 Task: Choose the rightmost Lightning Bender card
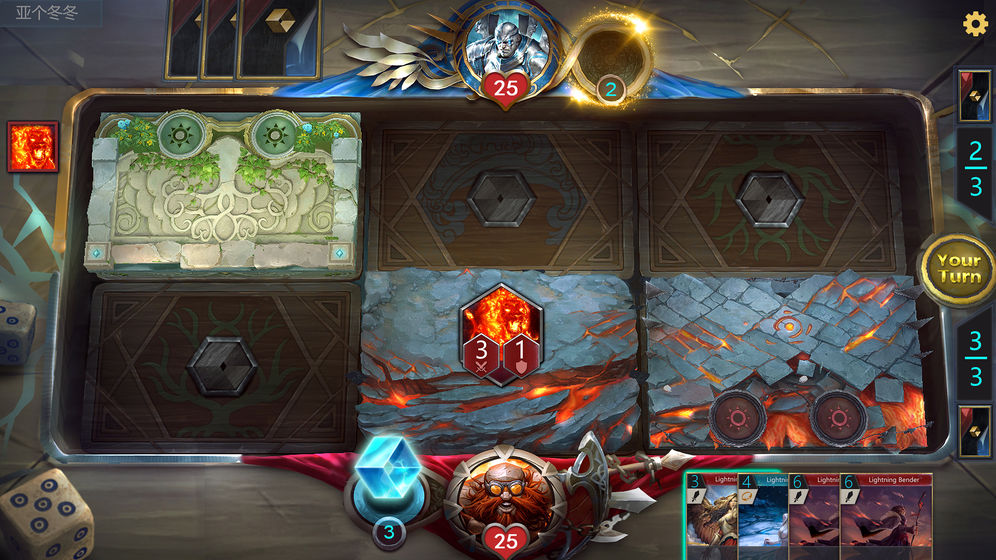click(x=886, y=516)
